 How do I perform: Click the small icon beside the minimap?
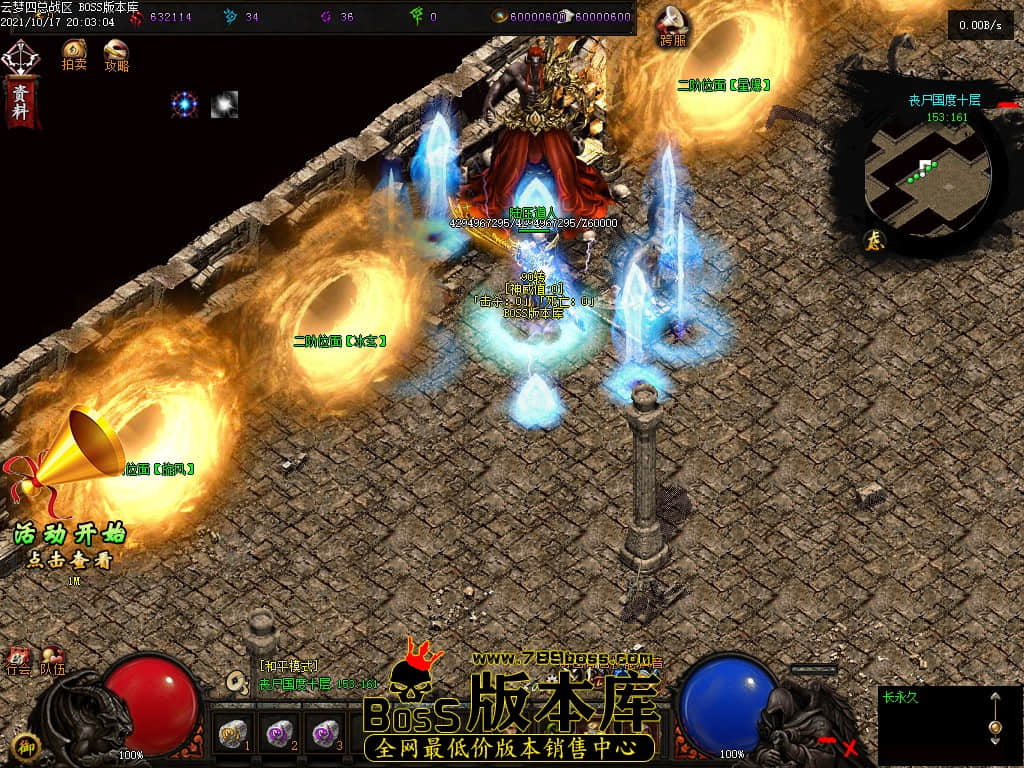pos(873,240)
